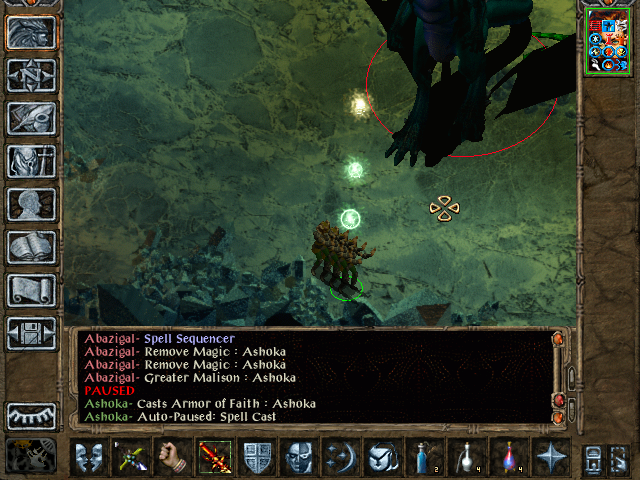Open the inventory screen
Screen dimensions: 640x480
31,161
